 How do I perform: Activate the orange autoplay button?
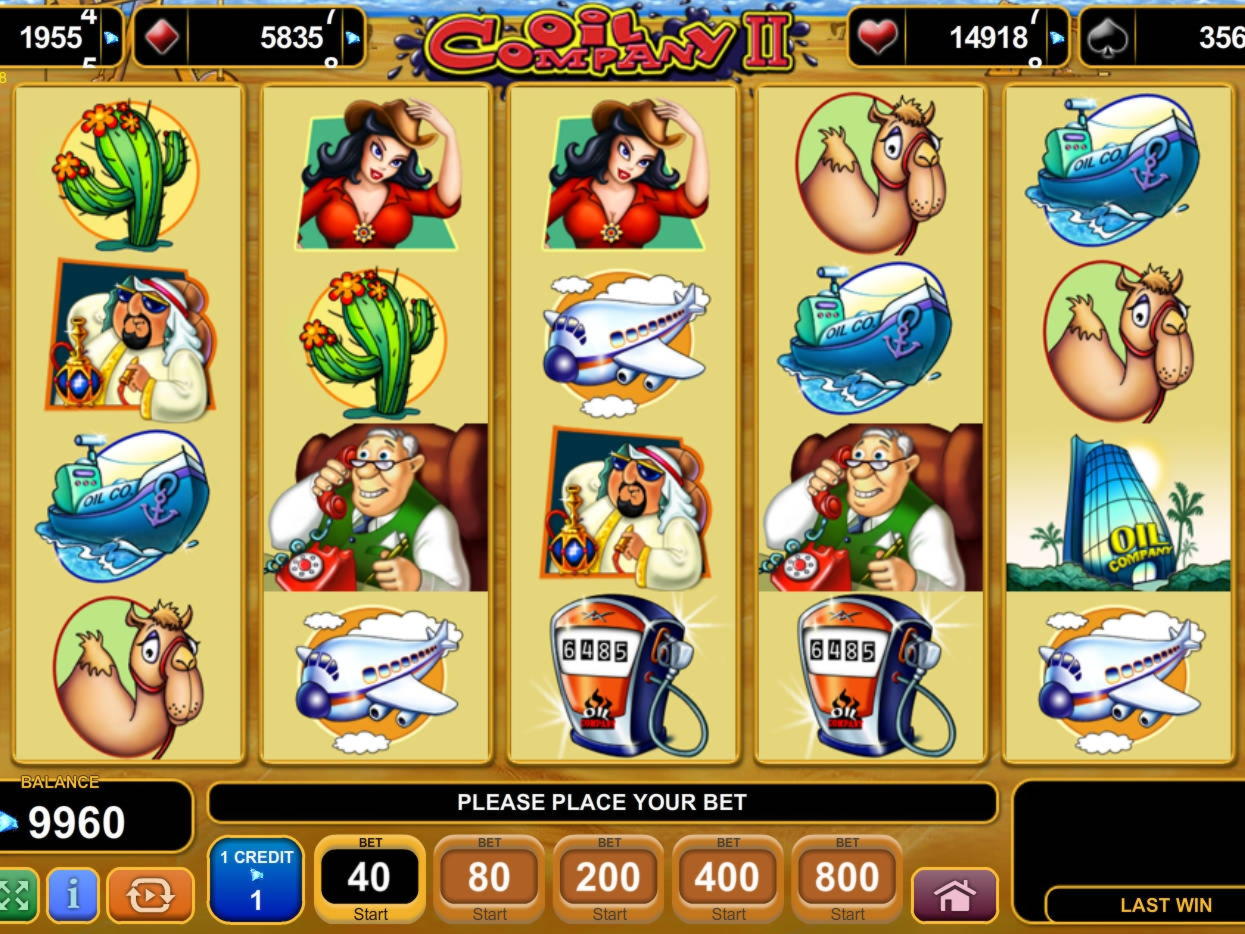[x=150, y=894]
